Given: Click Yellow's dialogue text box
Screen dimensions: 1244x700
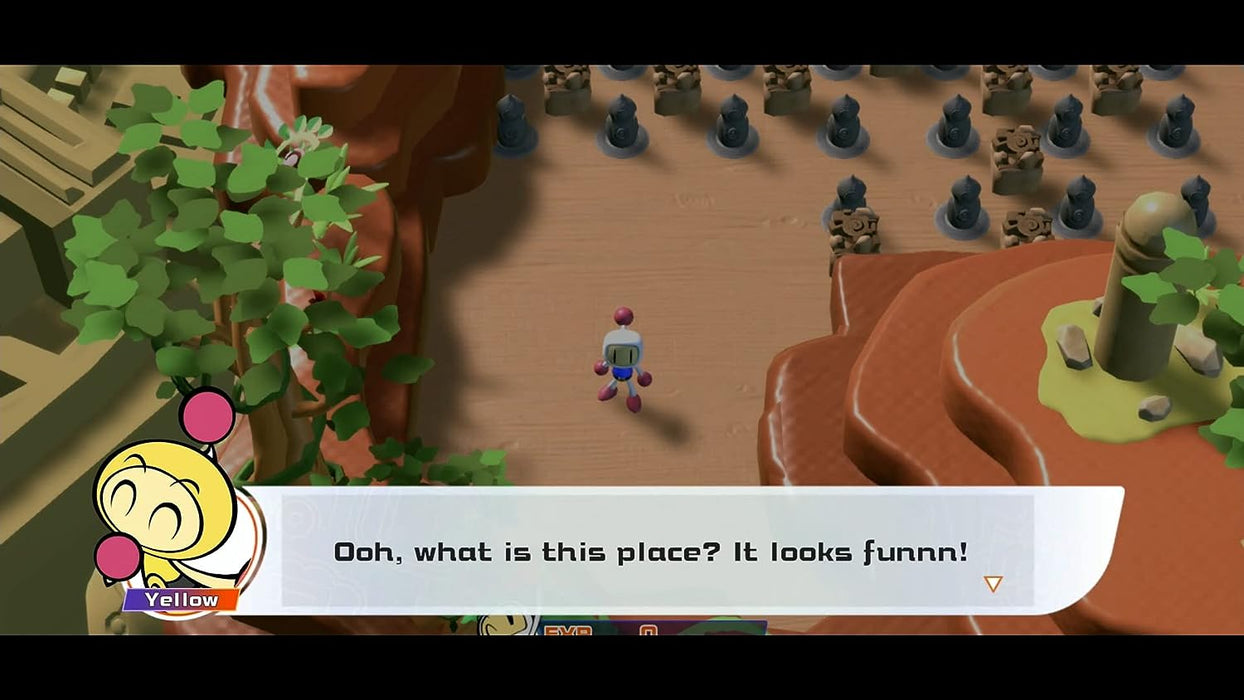Looking at the screenshot, I should click(650, 551).
